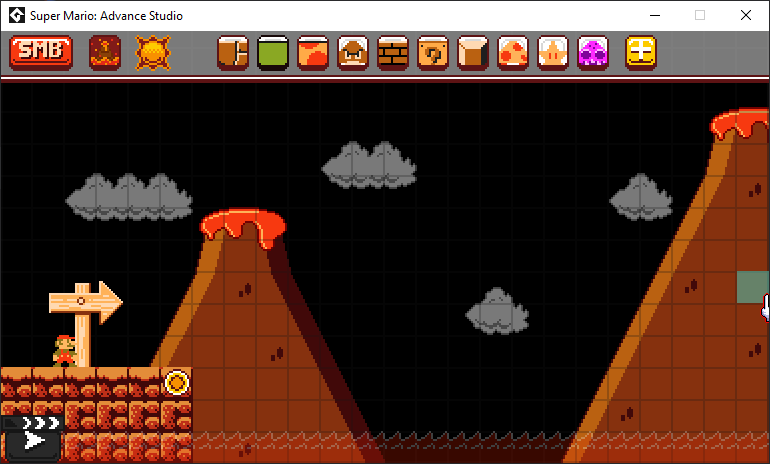The width and height of the screenshot is (770, 464).
Task: Close the Super Mario: Advance Studio window
Action: (745, 16)
